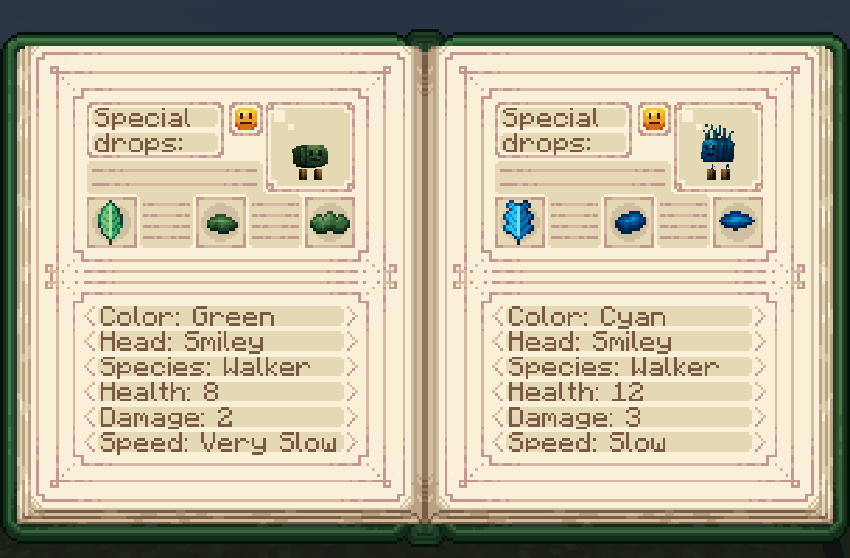
Task: Open the green walker creature portrait
Action: tap(310, 146)
